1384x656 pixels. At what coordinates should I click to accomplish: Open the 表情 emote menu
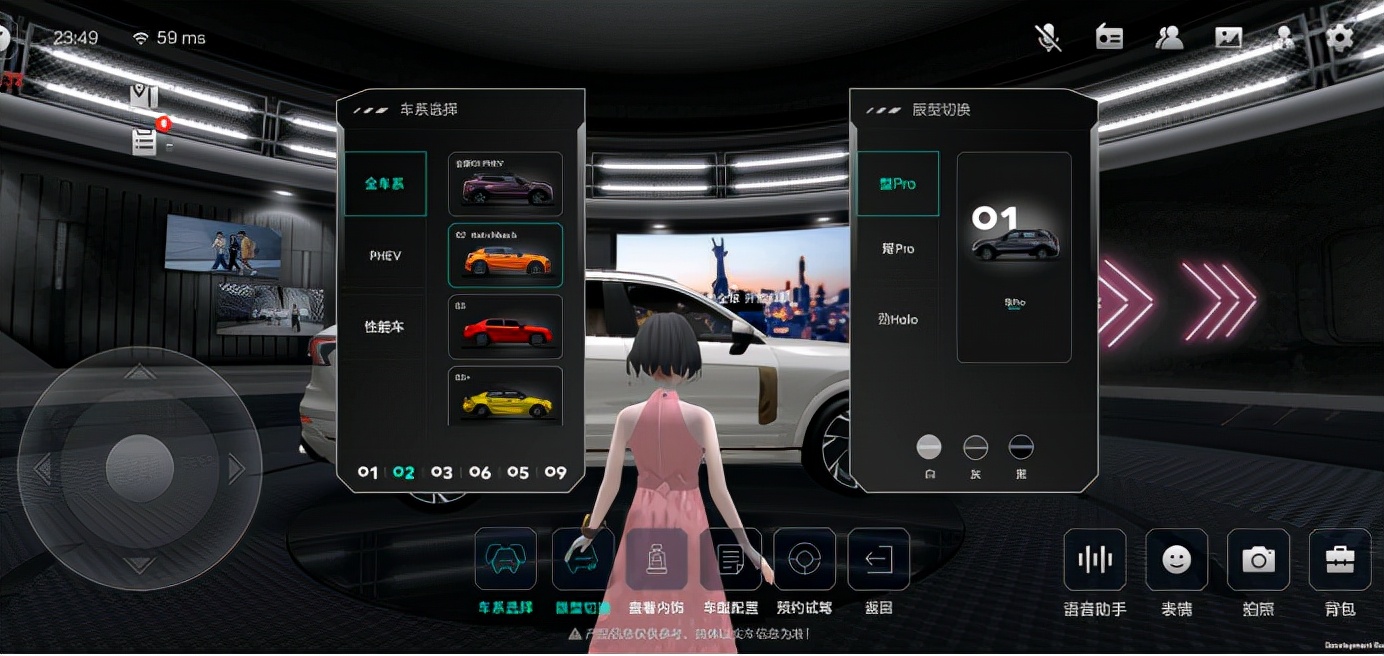pyautogui.click(x=1177, y=561)
